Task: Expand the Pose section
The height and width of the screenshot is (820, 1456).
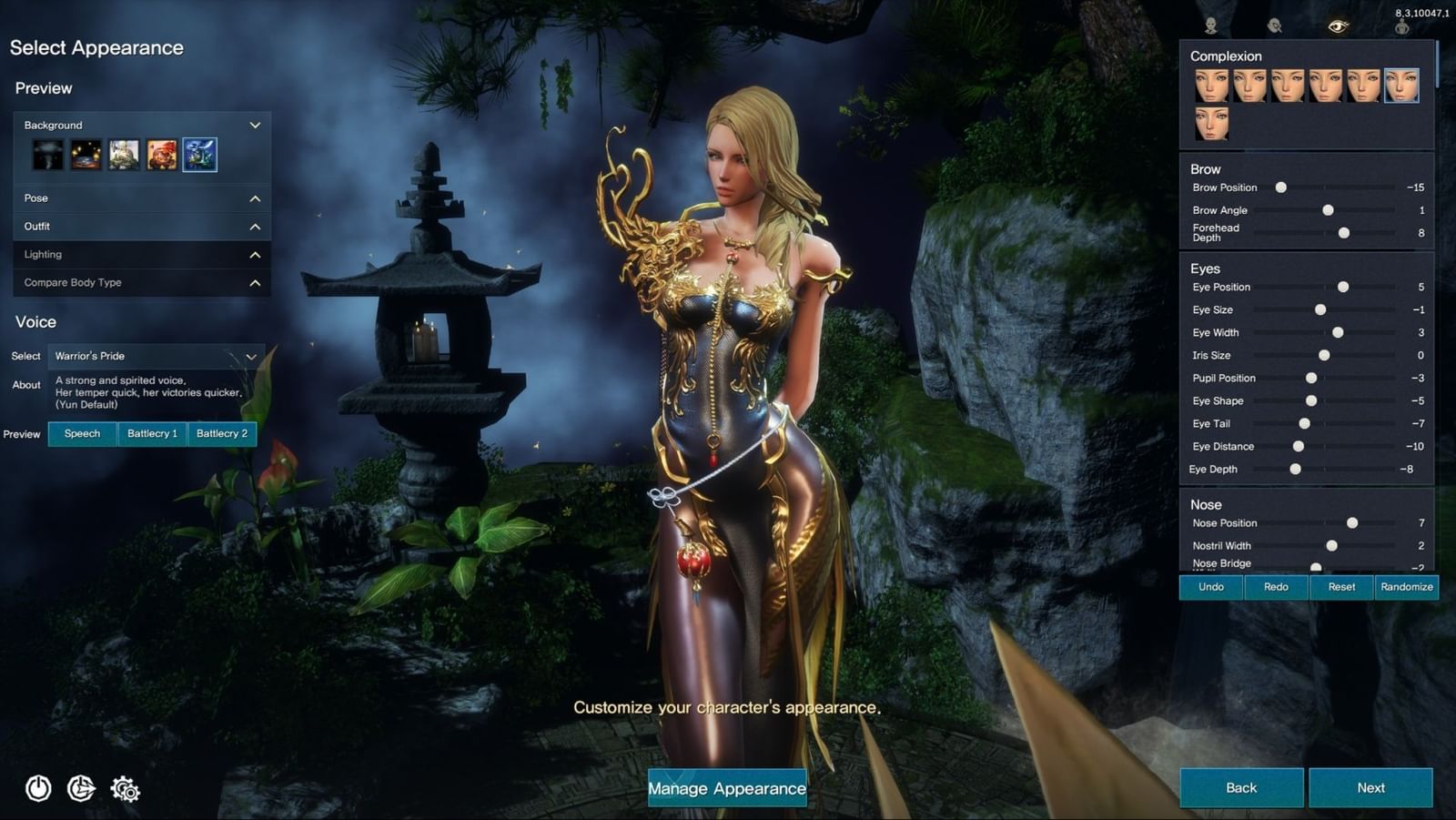Action: click(x=141, y=197)
